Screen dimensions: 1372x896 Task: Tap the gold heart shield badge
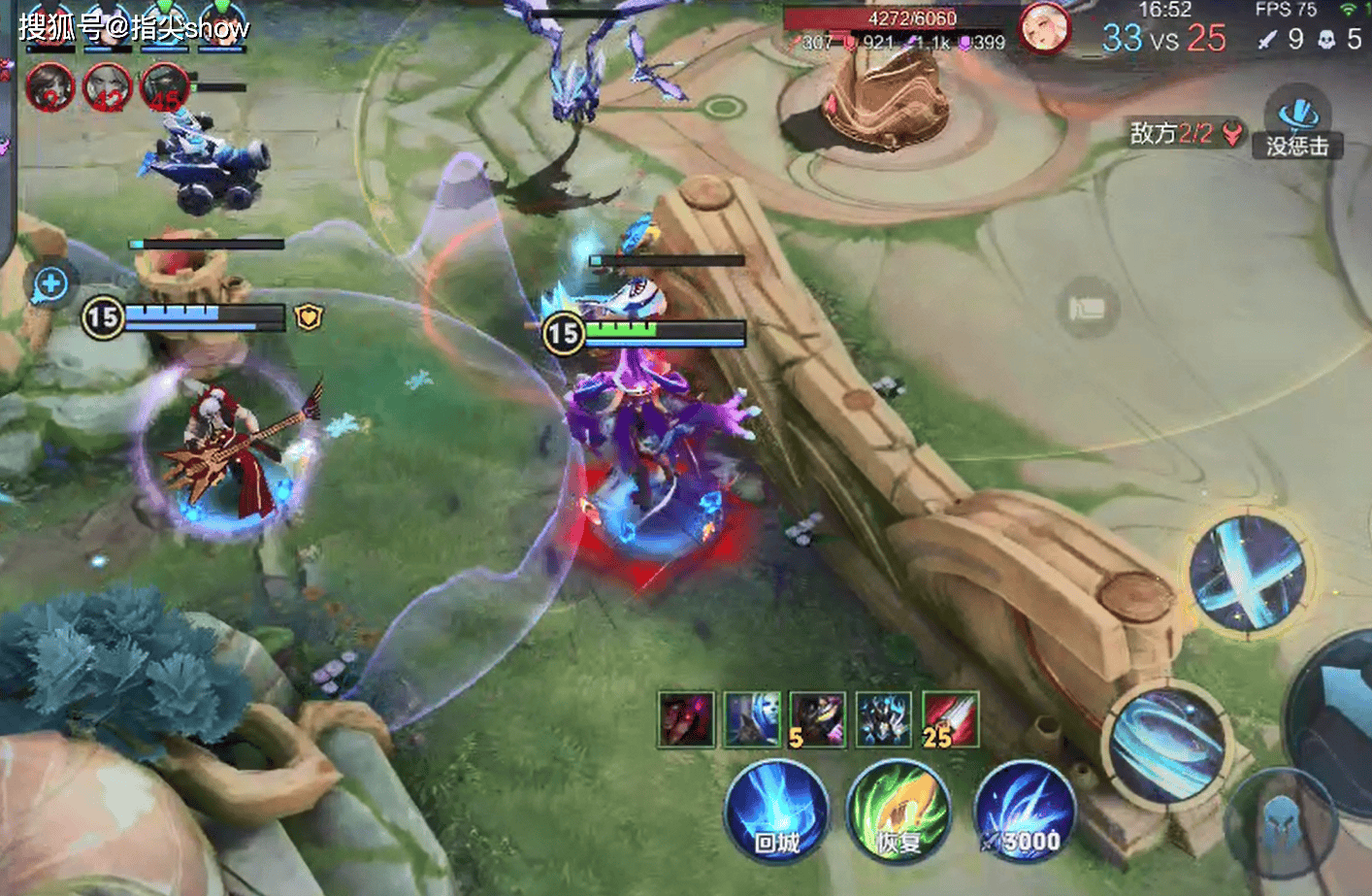coord(309,316)
